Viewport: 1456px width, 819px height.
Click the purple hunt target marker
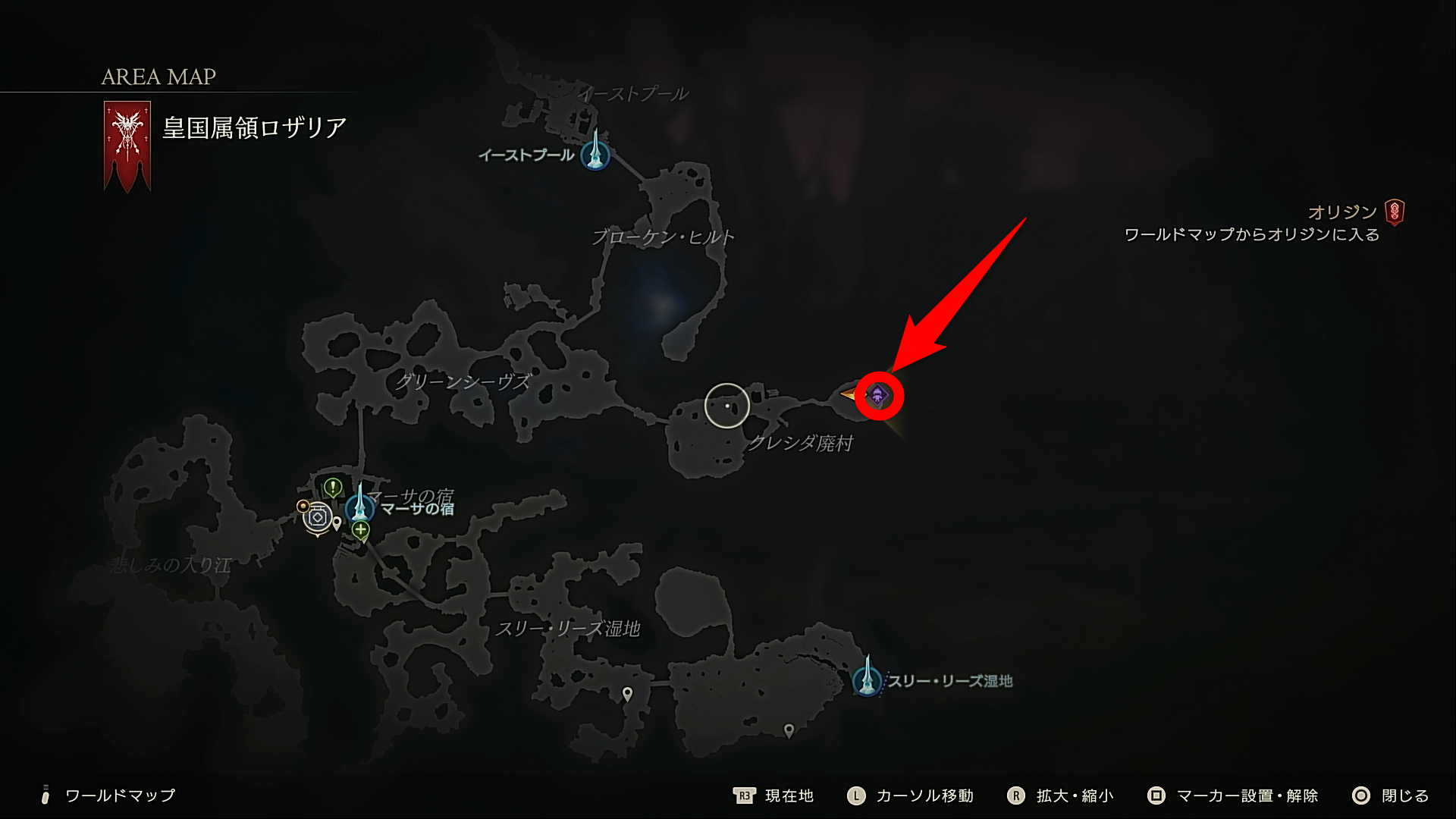click(x=878, y=395)
